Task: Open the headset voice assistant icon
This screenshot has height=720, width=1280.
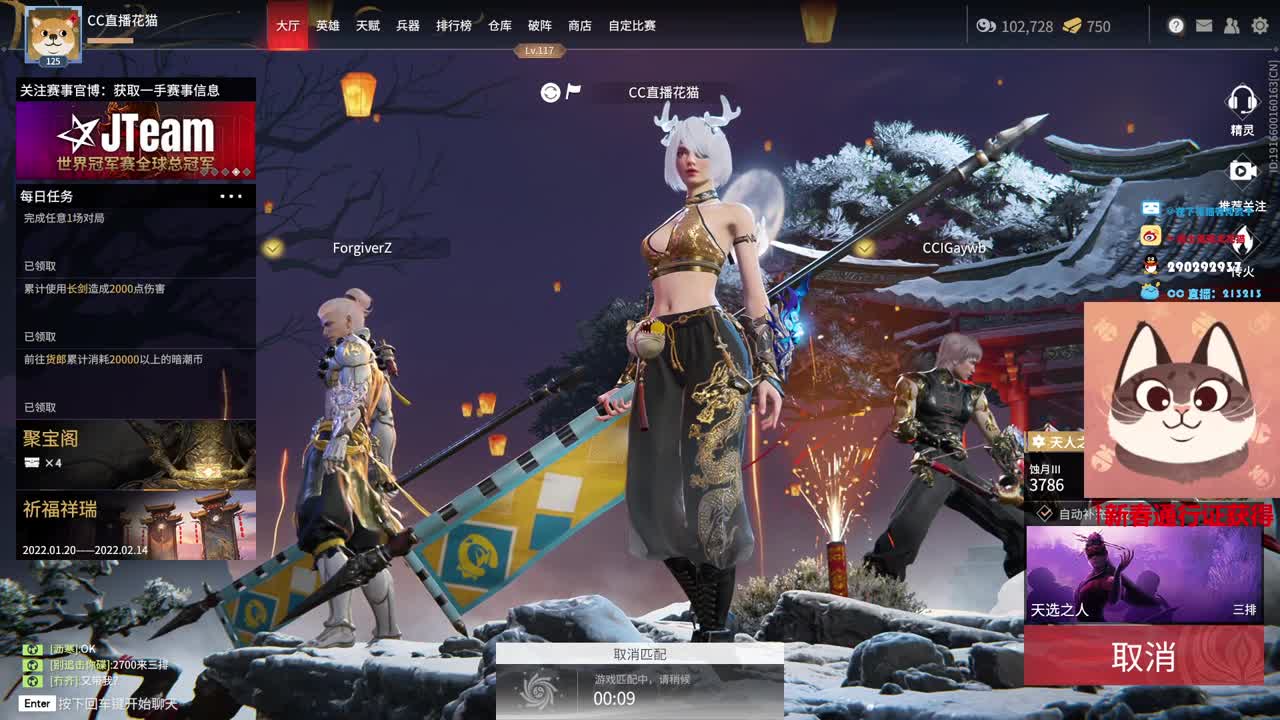Action: click(1243, 98)
